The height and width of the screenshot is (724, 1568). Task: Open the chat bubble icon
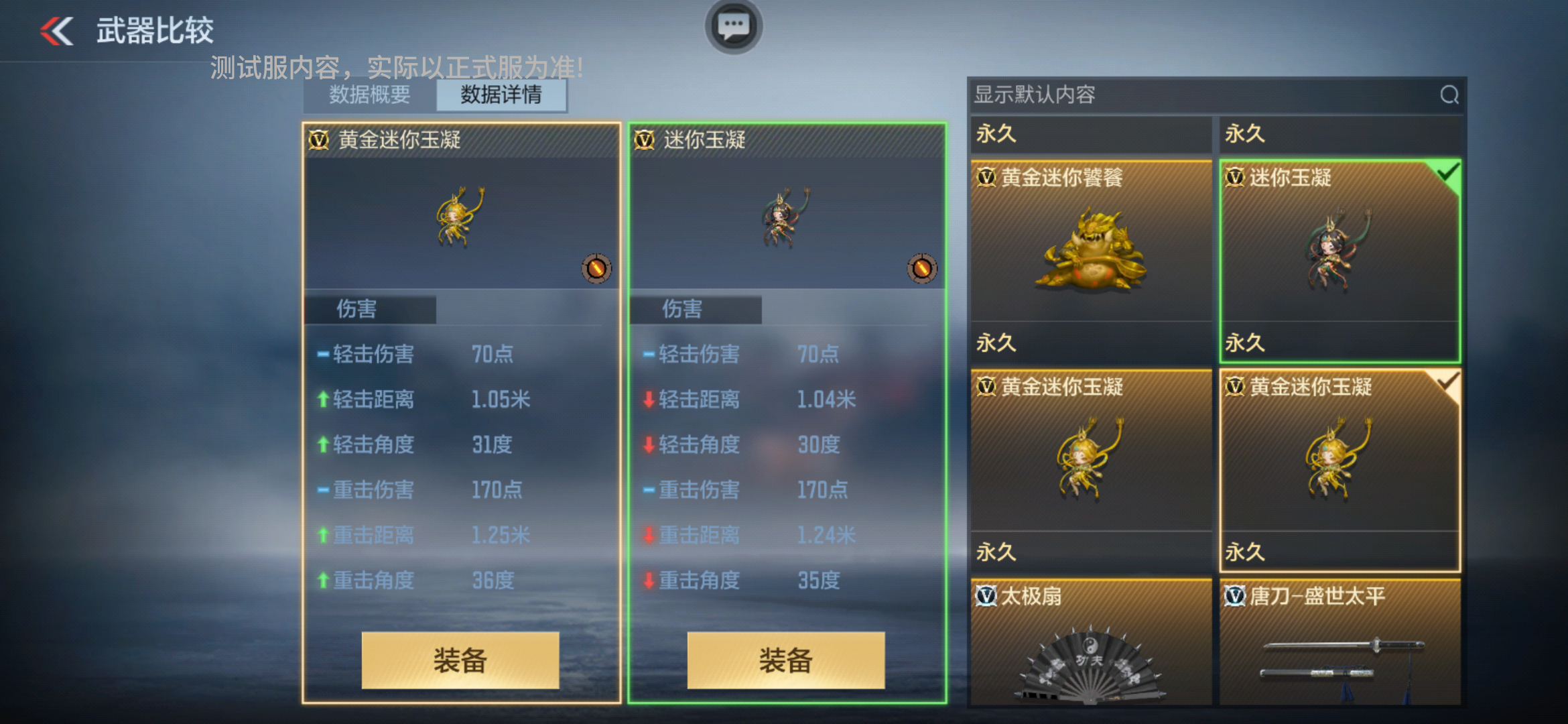[733, 27]
